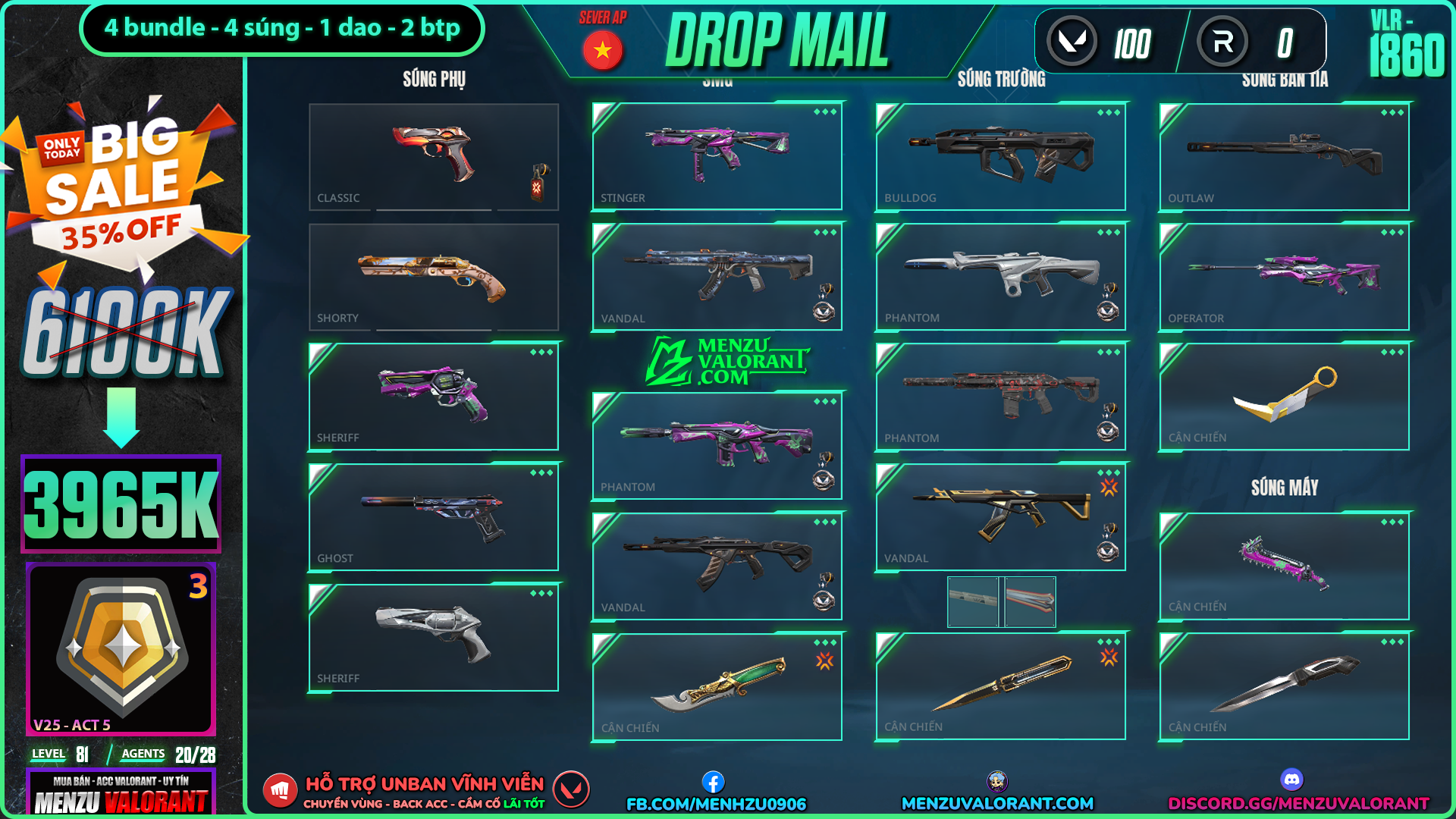Choose the purple Sheriff skin tile
This screenshot has width=1456, height=819.
click(433, 397)
